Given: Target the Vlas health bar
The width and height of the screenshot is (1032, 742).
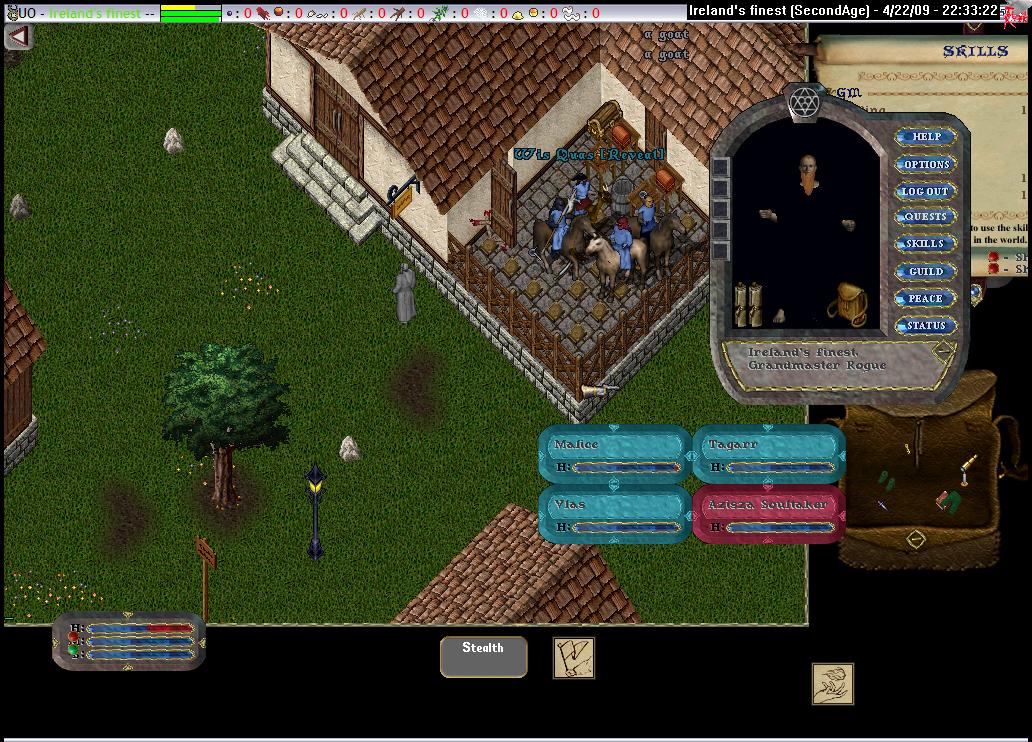Looking at the screenshot, I should 614,514.
